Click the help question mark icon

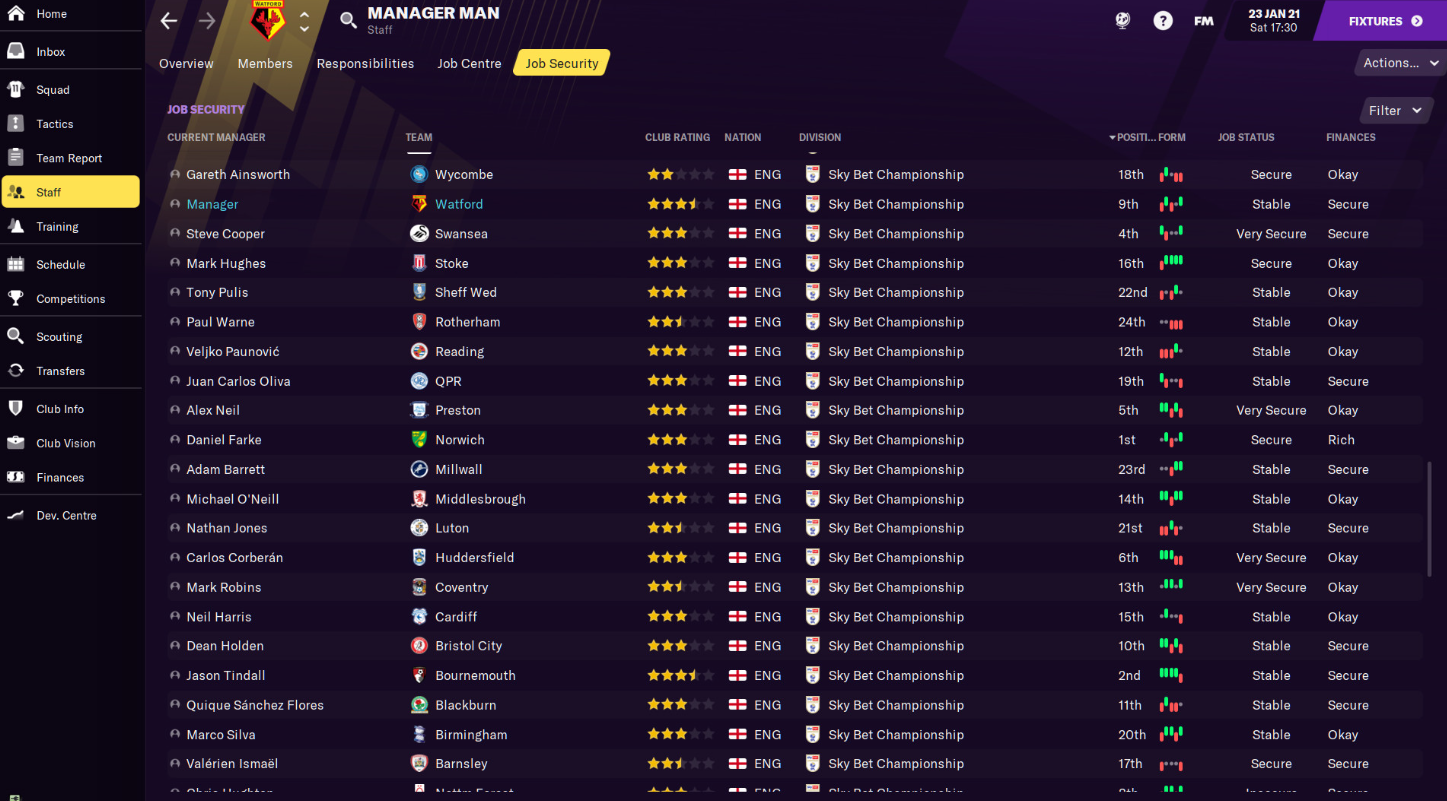tap(1162, 19)
